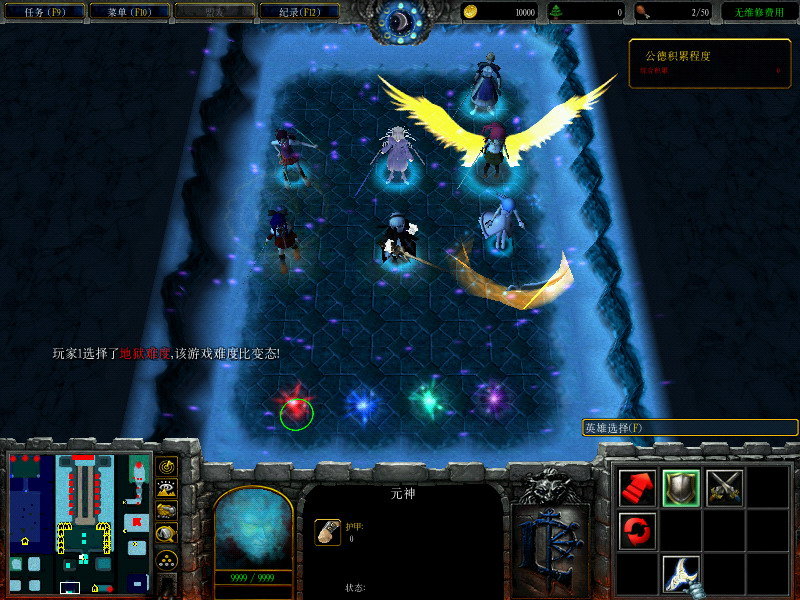Click the 元神 unit portrait

click(x=253, y=528)
